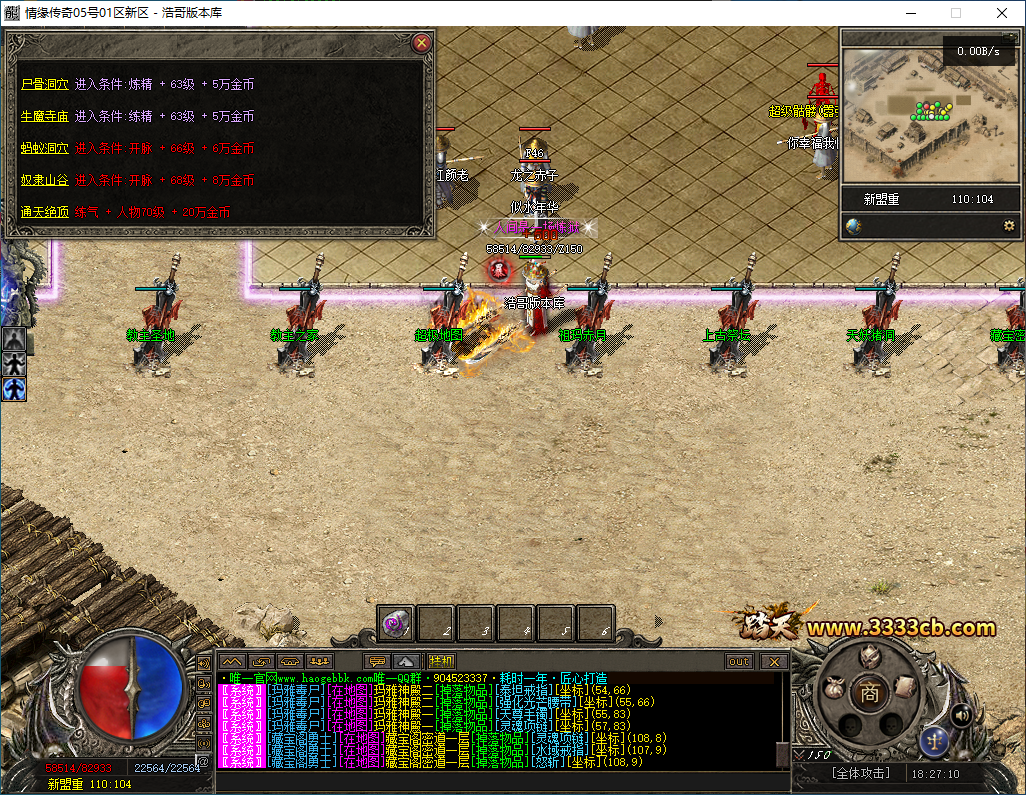This screenshot has width=1026, height=795.
Task: Open the bag inventory icon
Action: [x=833, y=688]
